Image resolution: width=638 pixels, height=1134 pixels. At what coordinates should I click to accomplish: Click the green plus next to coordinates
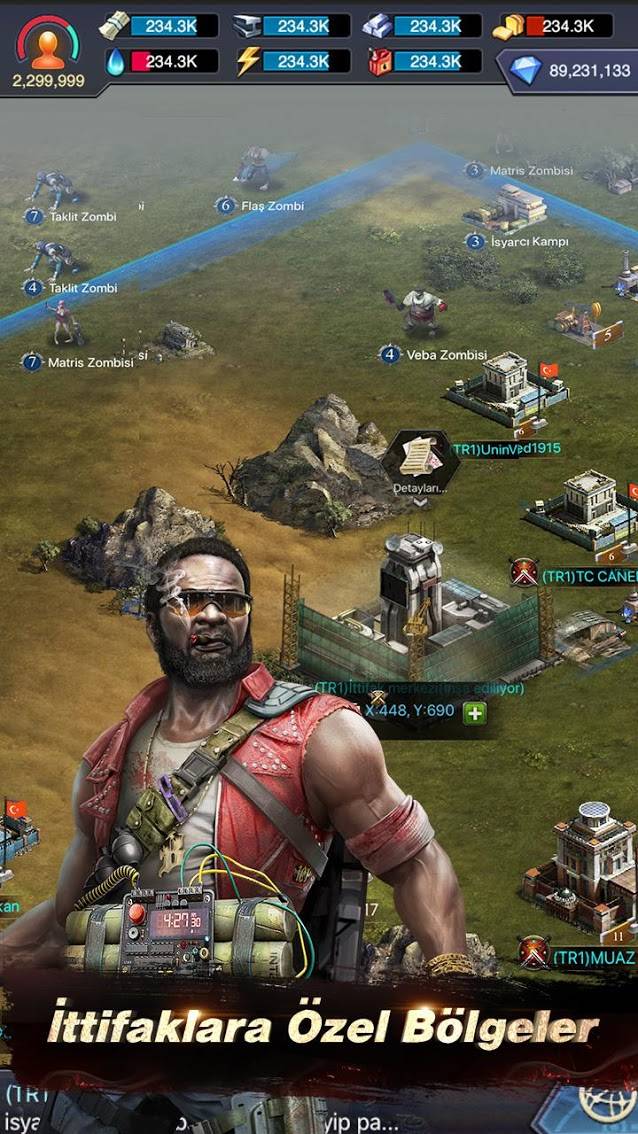click(474, 712)
